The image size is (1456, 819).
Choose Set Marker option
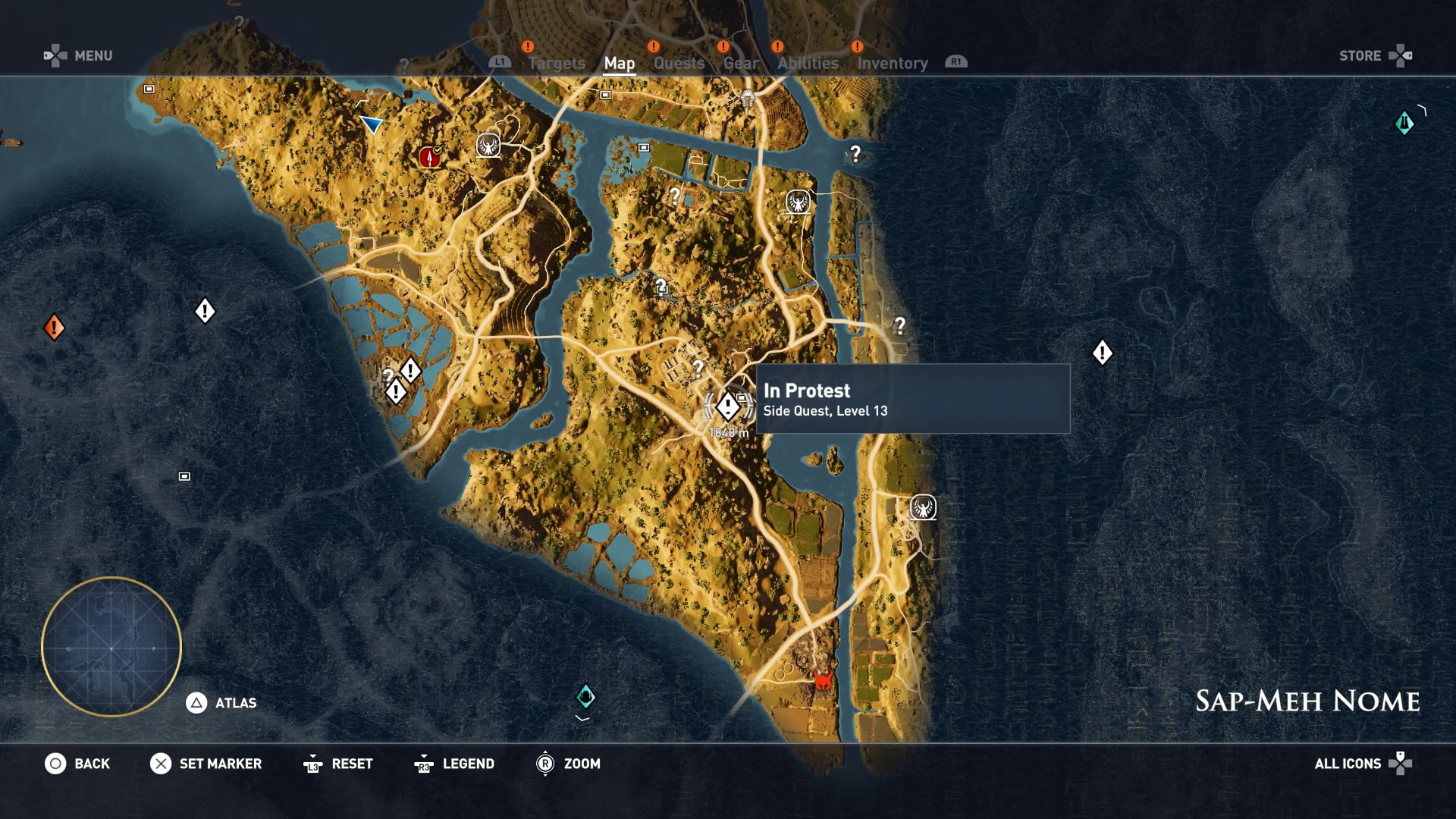pyautogui.click(x=206, y=764)
